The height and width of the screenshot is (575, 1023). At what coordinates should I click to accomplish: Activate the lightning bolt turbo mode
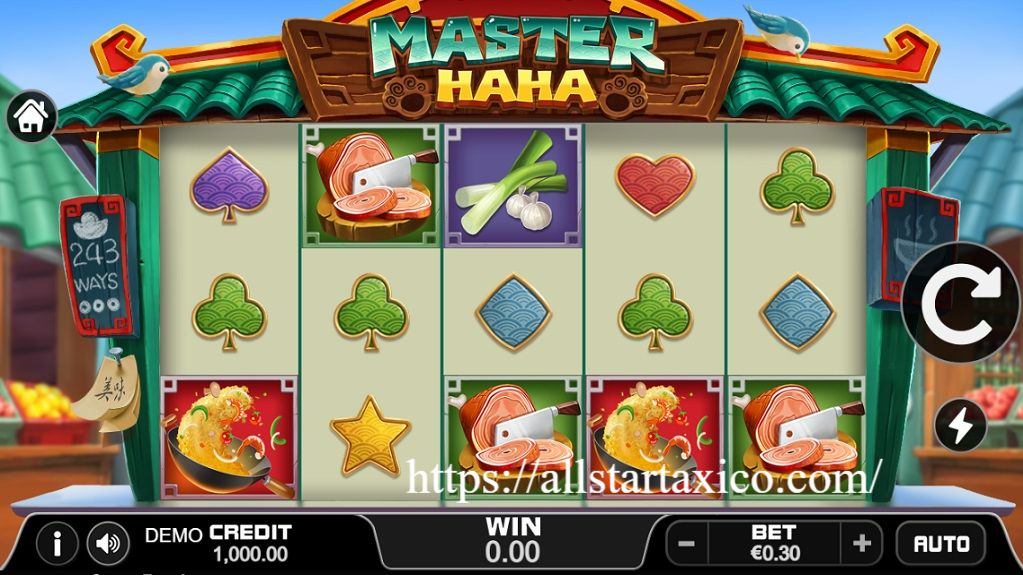coord(960,426)
